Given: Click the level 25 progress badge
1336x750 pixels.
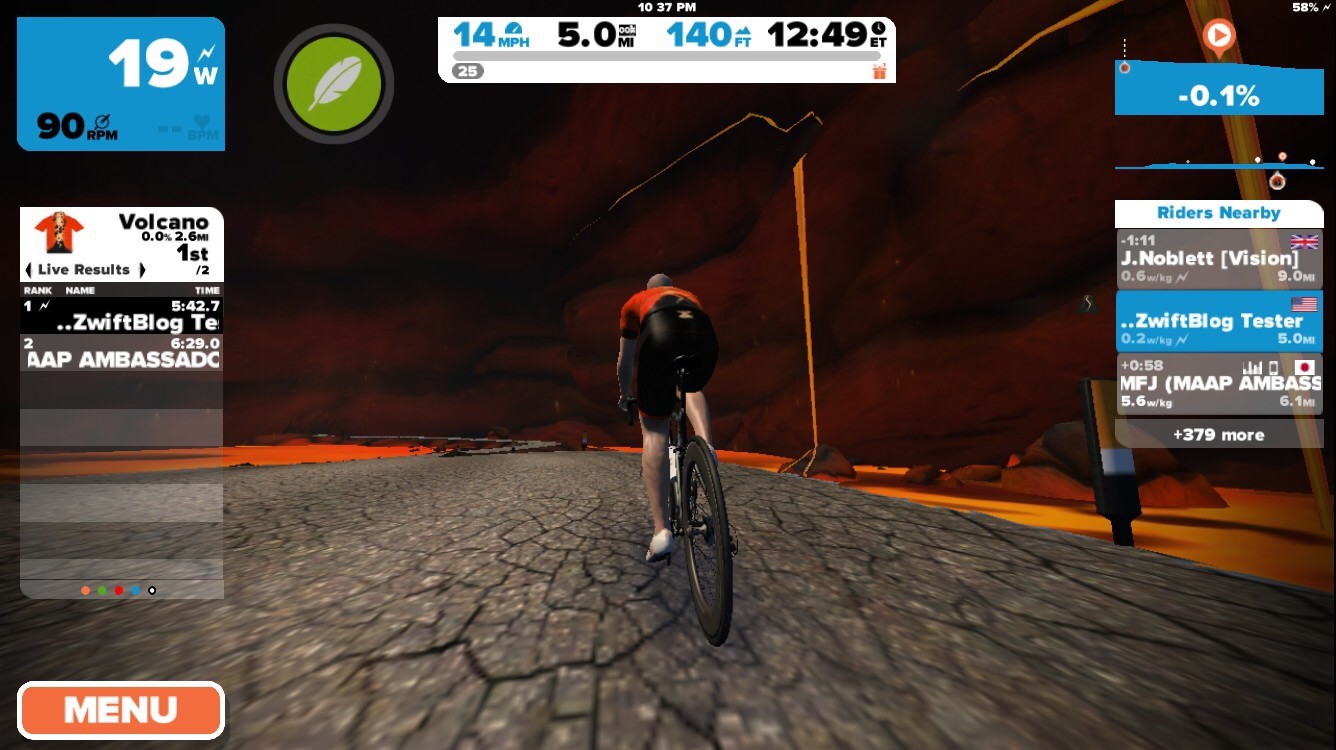Looking at the screenshot, I should click(x=467, y=71).
